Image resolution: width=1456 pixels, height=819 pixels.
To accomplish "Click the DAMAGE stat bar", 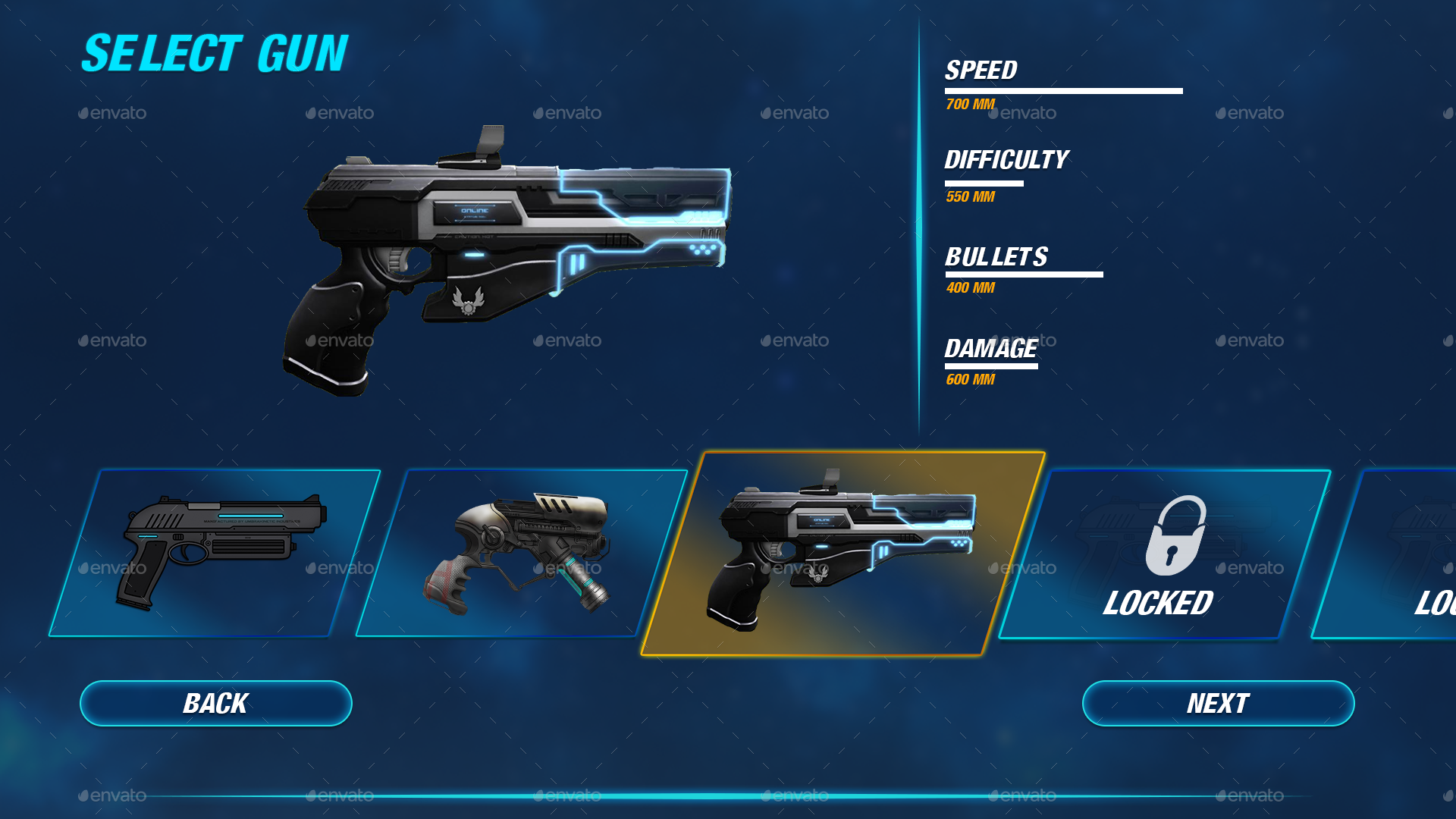I will pos(992,366).
